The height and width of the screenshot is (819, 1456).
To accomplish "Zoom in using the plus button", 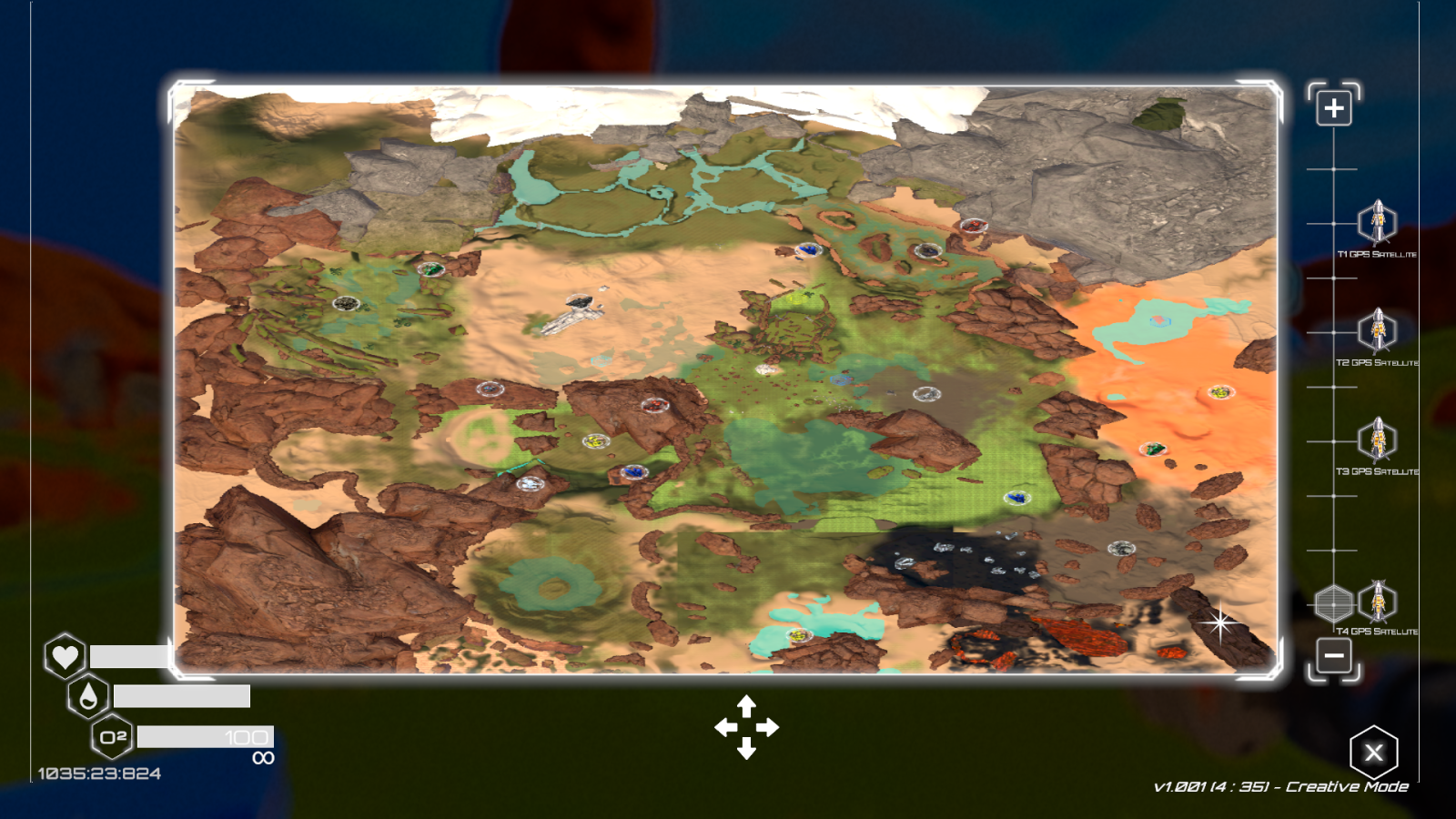I will [1335, 106].
